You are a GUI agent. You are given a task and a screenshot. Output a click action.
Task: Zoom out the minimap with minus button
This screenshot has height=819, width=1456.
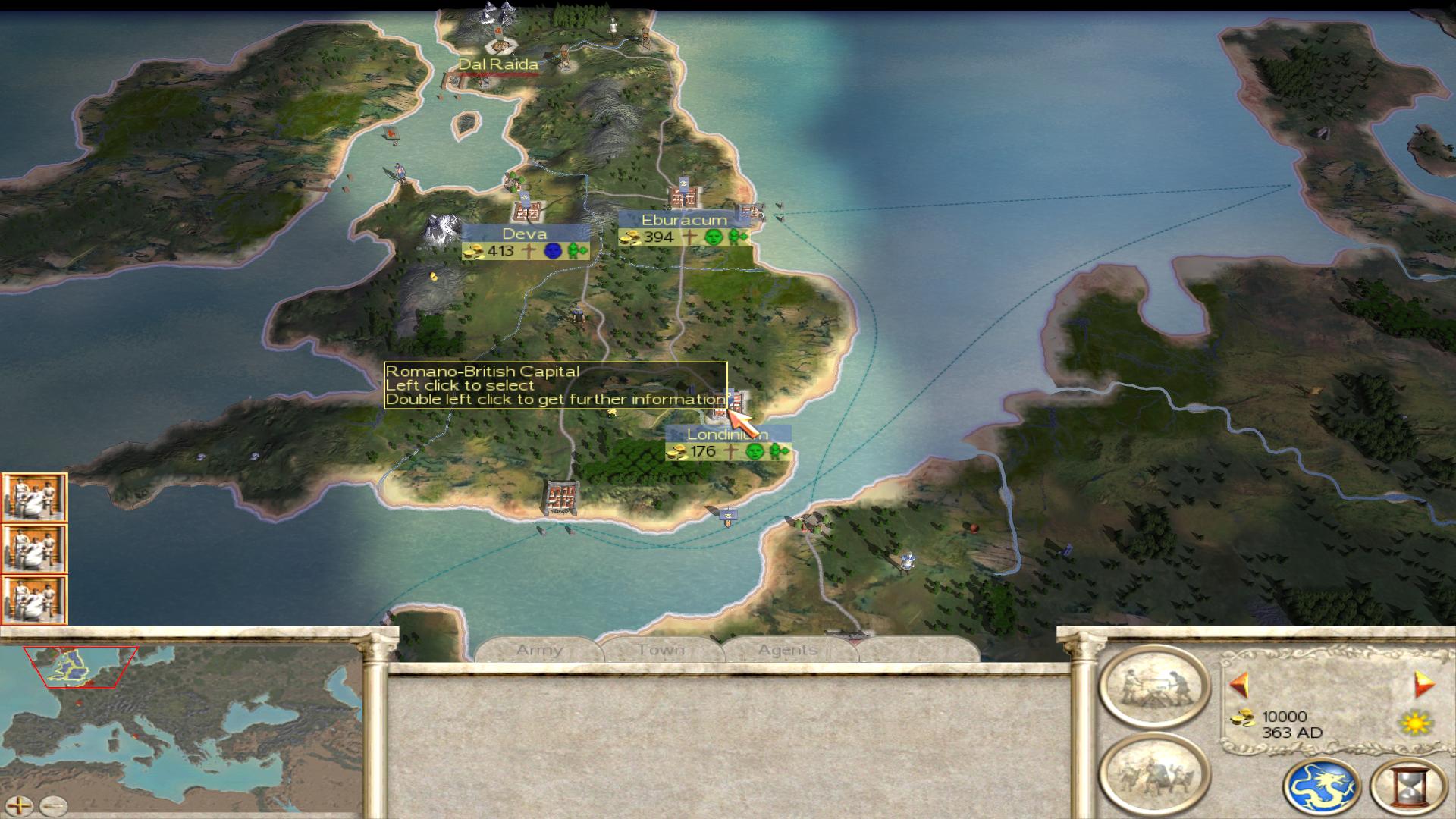tap(53, 805)
